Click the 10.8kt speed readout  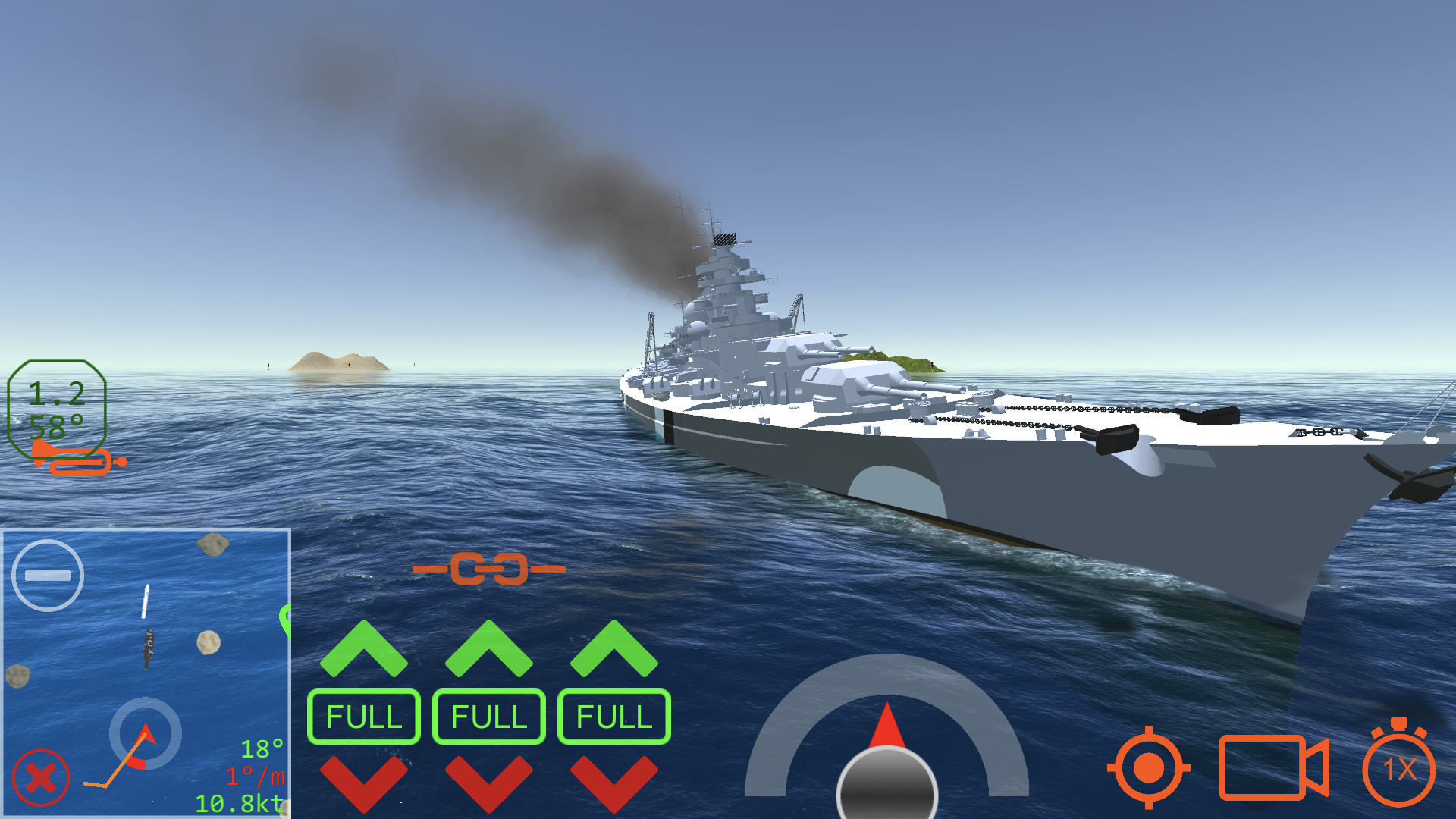tap(239, 802)
